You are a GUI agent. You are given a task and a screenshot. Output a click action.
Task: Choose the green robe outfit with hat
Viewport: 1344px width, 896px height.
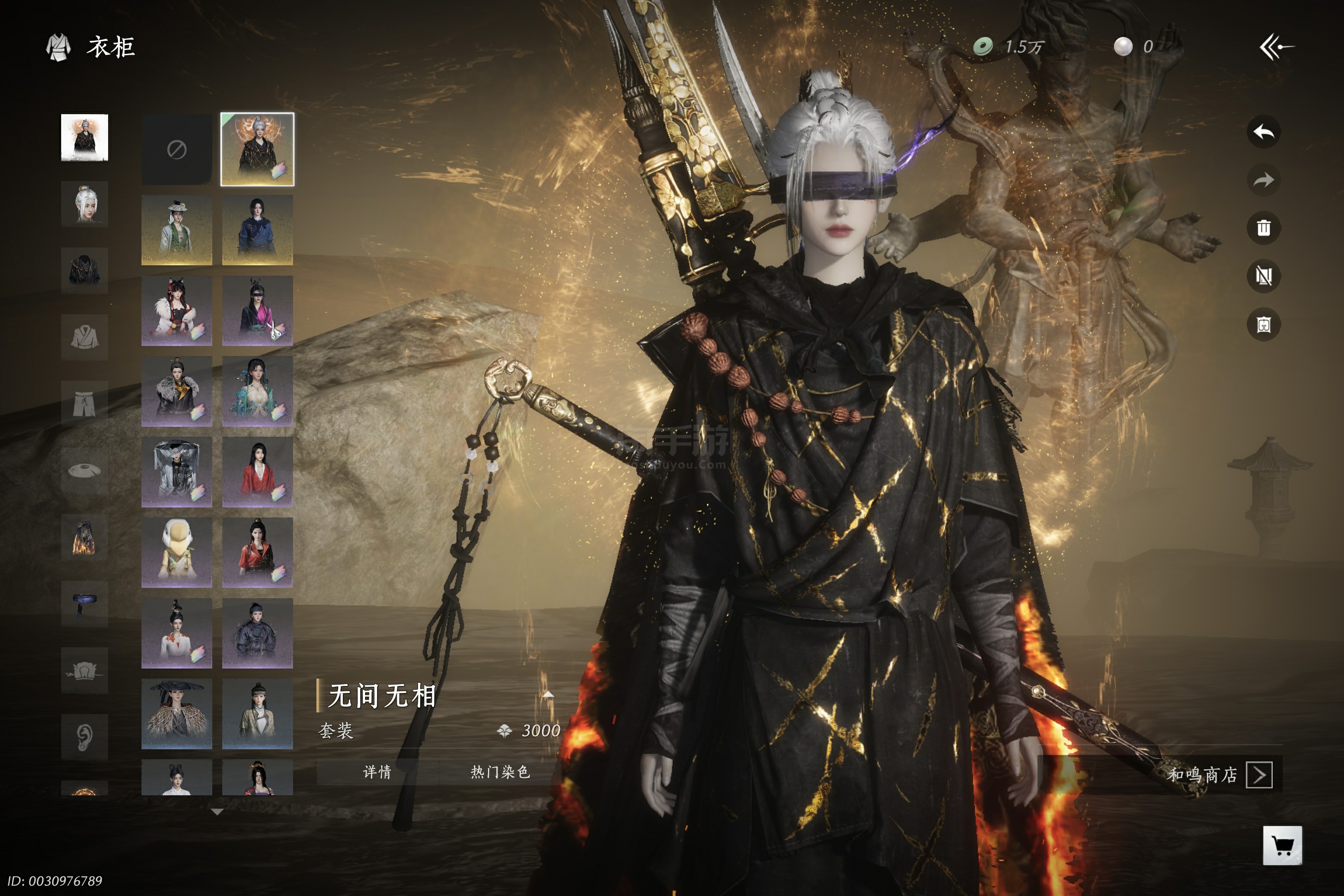click(x=177, y=230)
